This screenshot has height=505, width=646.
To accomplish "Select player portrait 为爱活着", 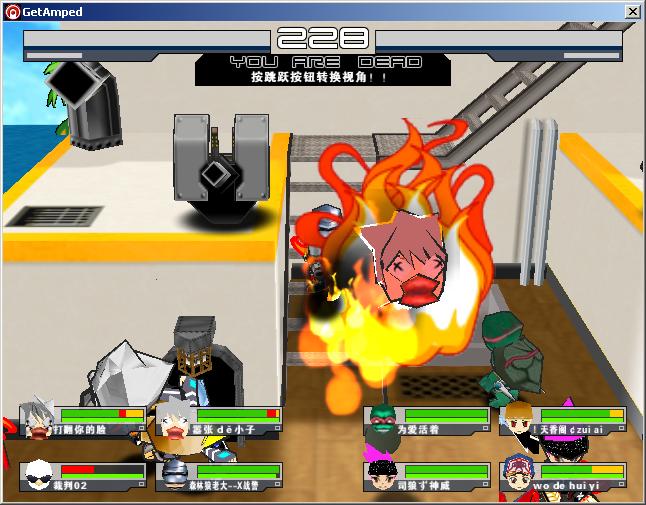I will coord(381,421).
